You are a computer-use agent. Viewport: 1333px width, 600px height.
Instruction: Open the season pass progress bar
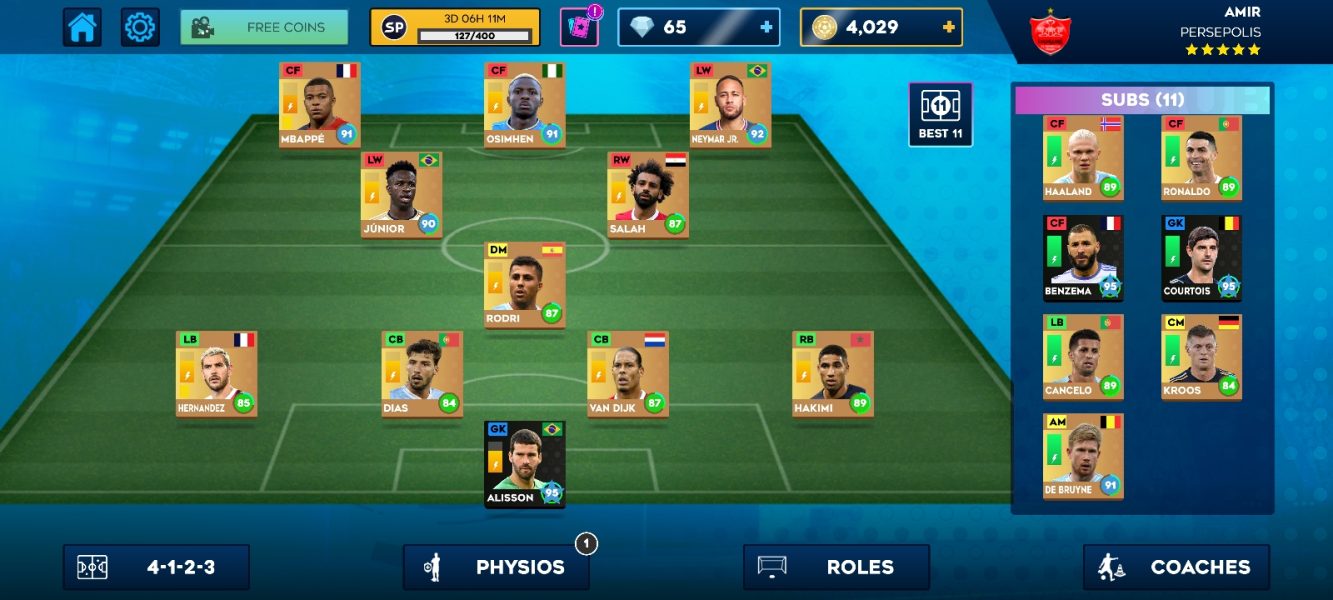click(454, 28)
